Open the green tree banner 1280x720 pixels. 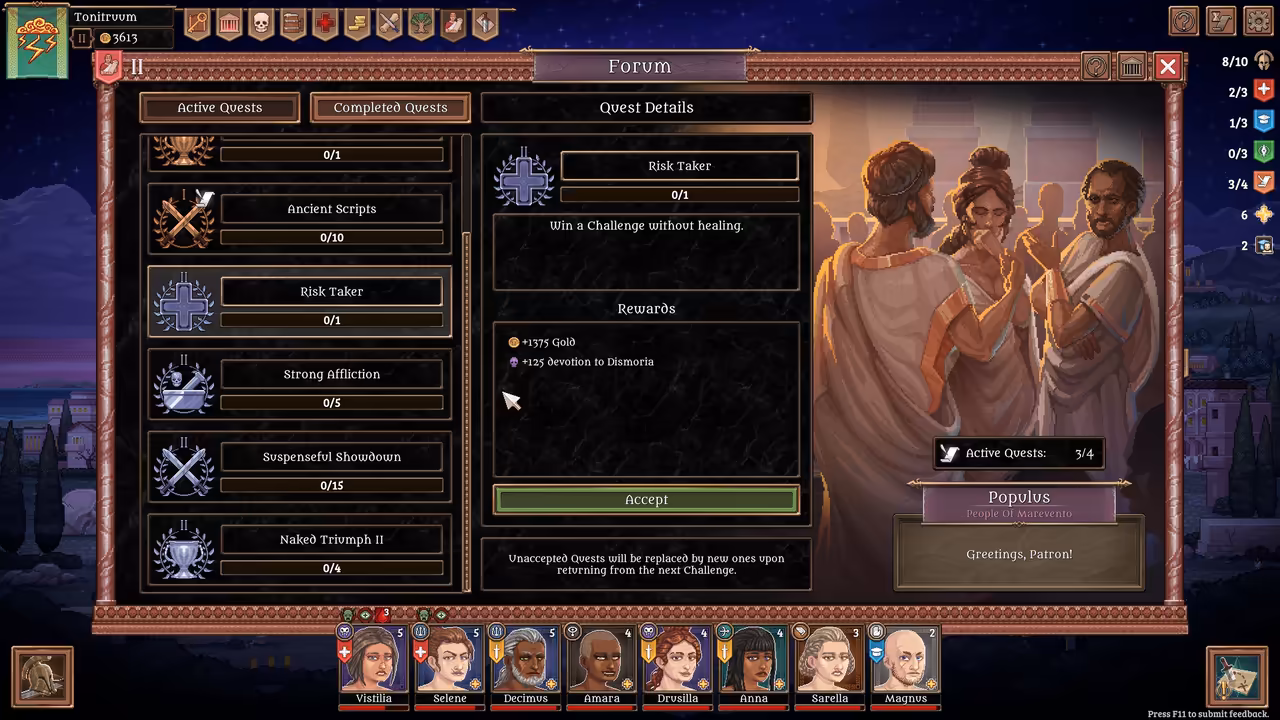(x=421, y=23)
